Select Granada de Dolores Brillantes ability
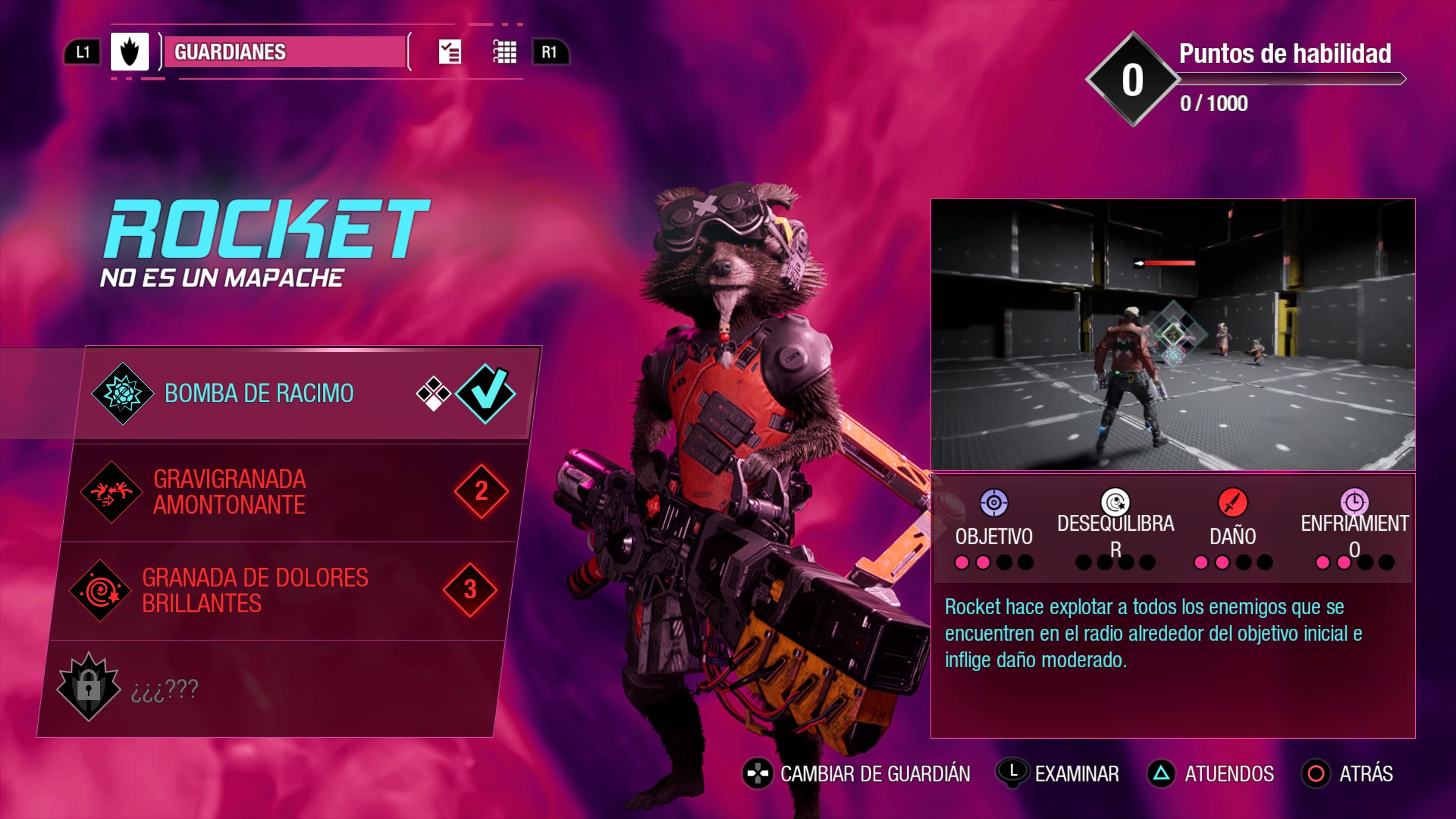 coord(255,591)
